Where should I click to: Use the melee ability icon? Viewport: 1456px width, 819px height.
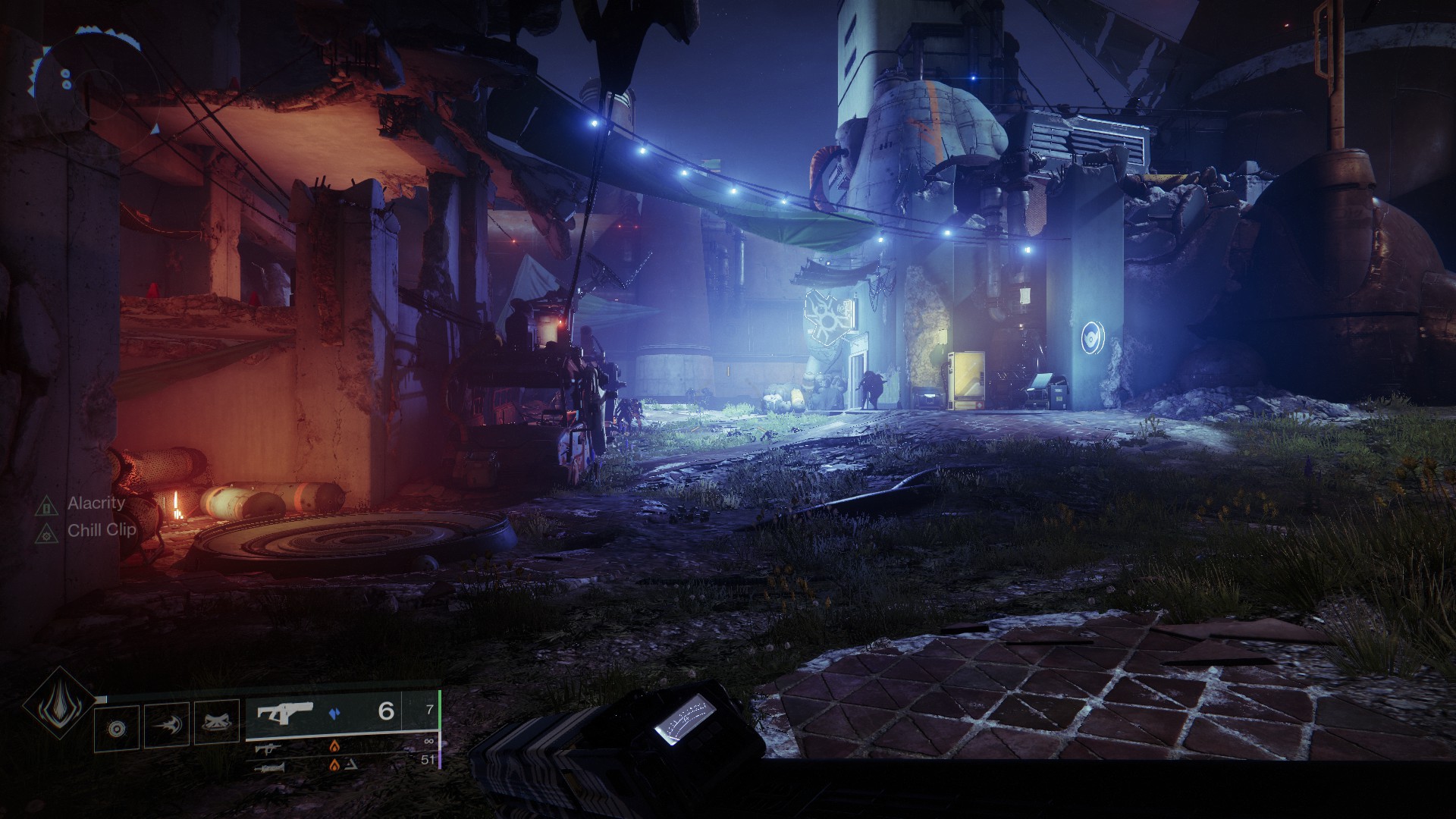point(167,726)
